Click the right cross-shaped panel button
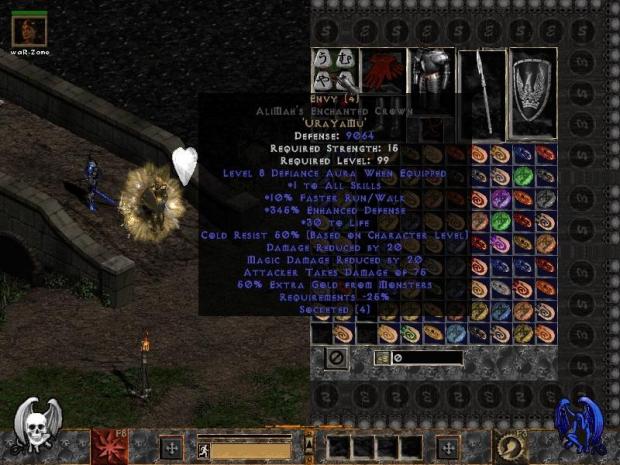The image size is (620, 465). point(447,448)
